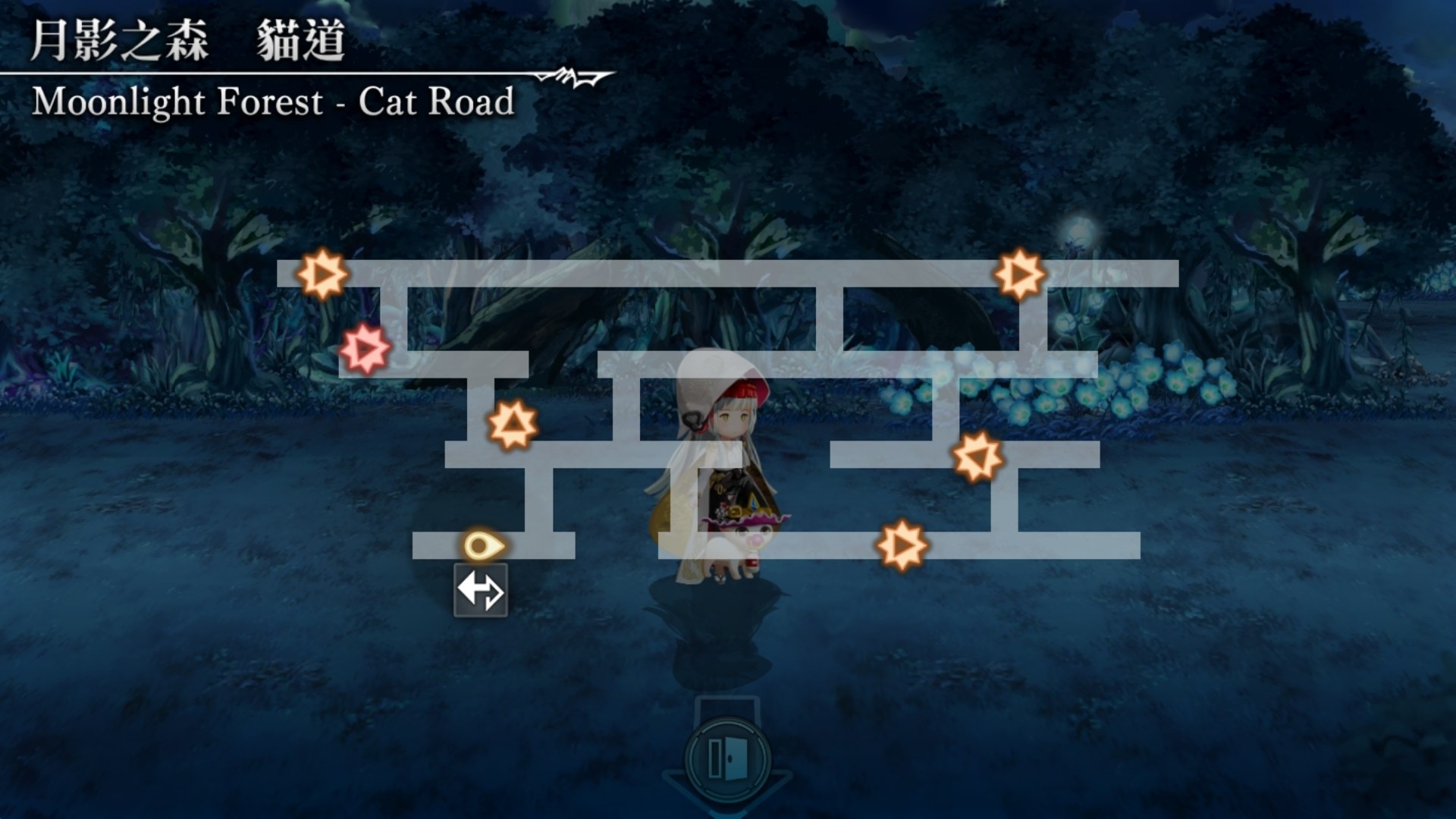1456x819 pixels.
Task: Click the yellow current-location marker
Action: (x=482, y=545)
